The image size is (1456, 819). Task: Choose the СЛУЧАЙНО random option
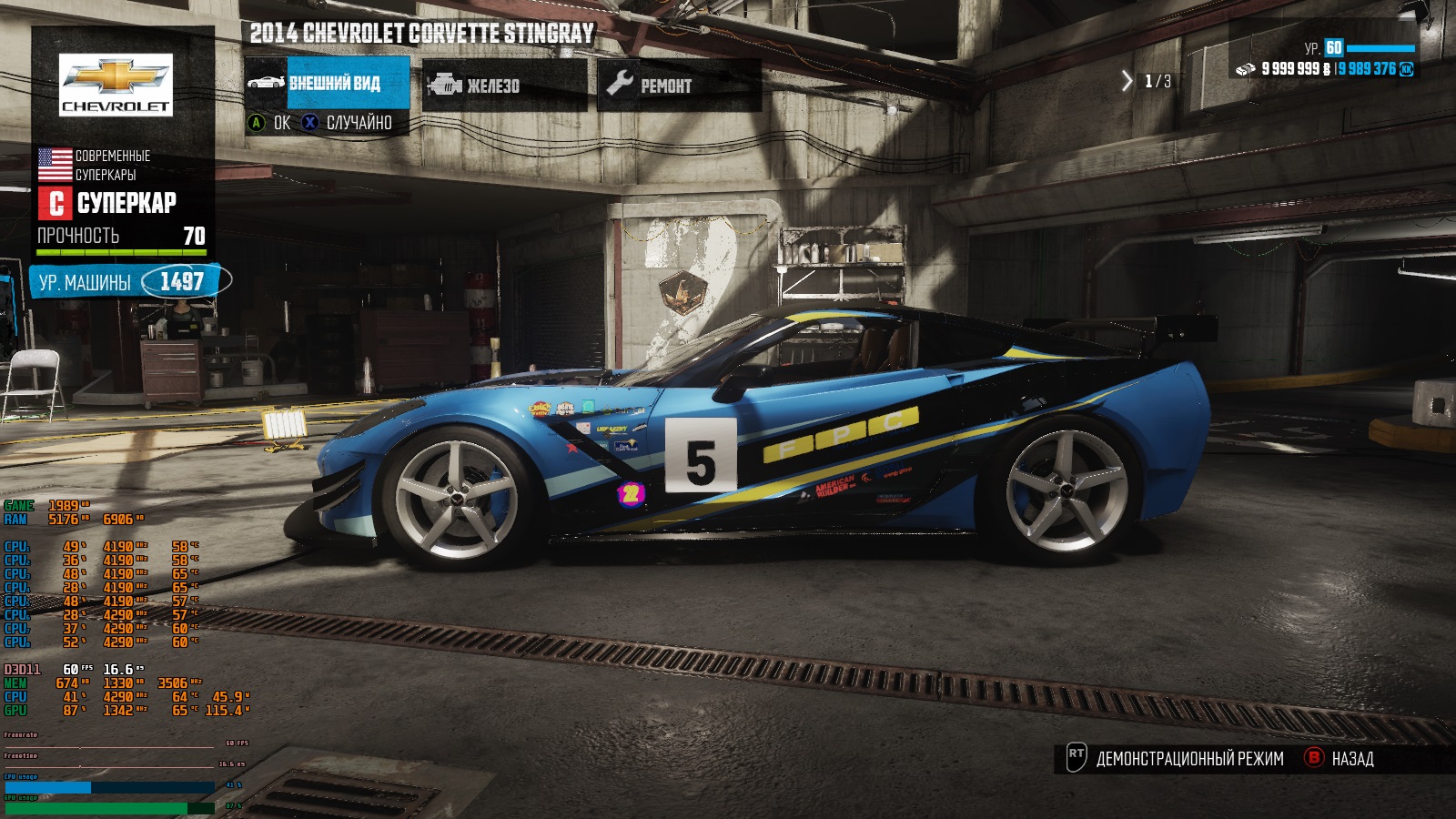coord(349,123)
